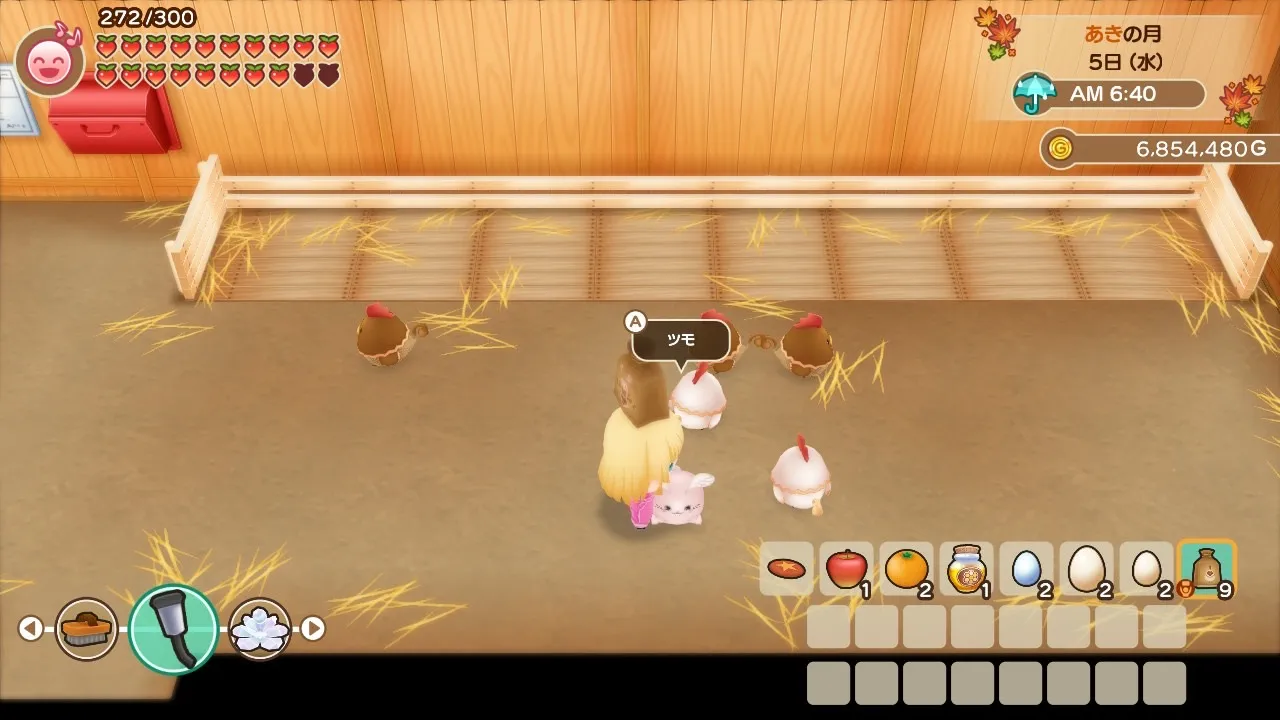Pick the orange fruit slot
Image resolution: width=1280 pixels, height=720 pixels.
906,569
